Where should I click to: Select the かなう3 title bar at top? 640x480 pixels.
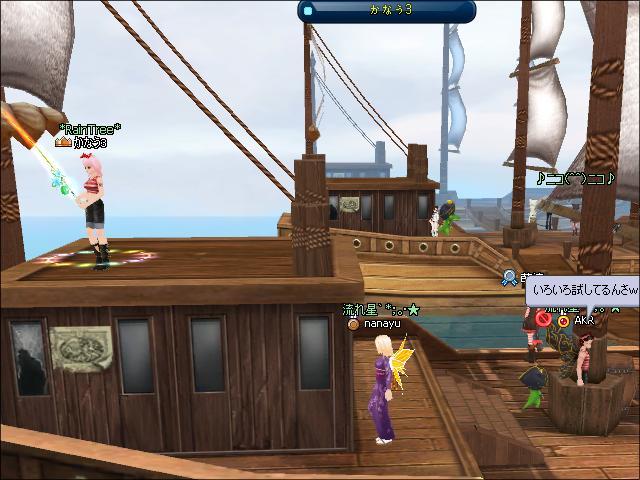tap(387, 11)
